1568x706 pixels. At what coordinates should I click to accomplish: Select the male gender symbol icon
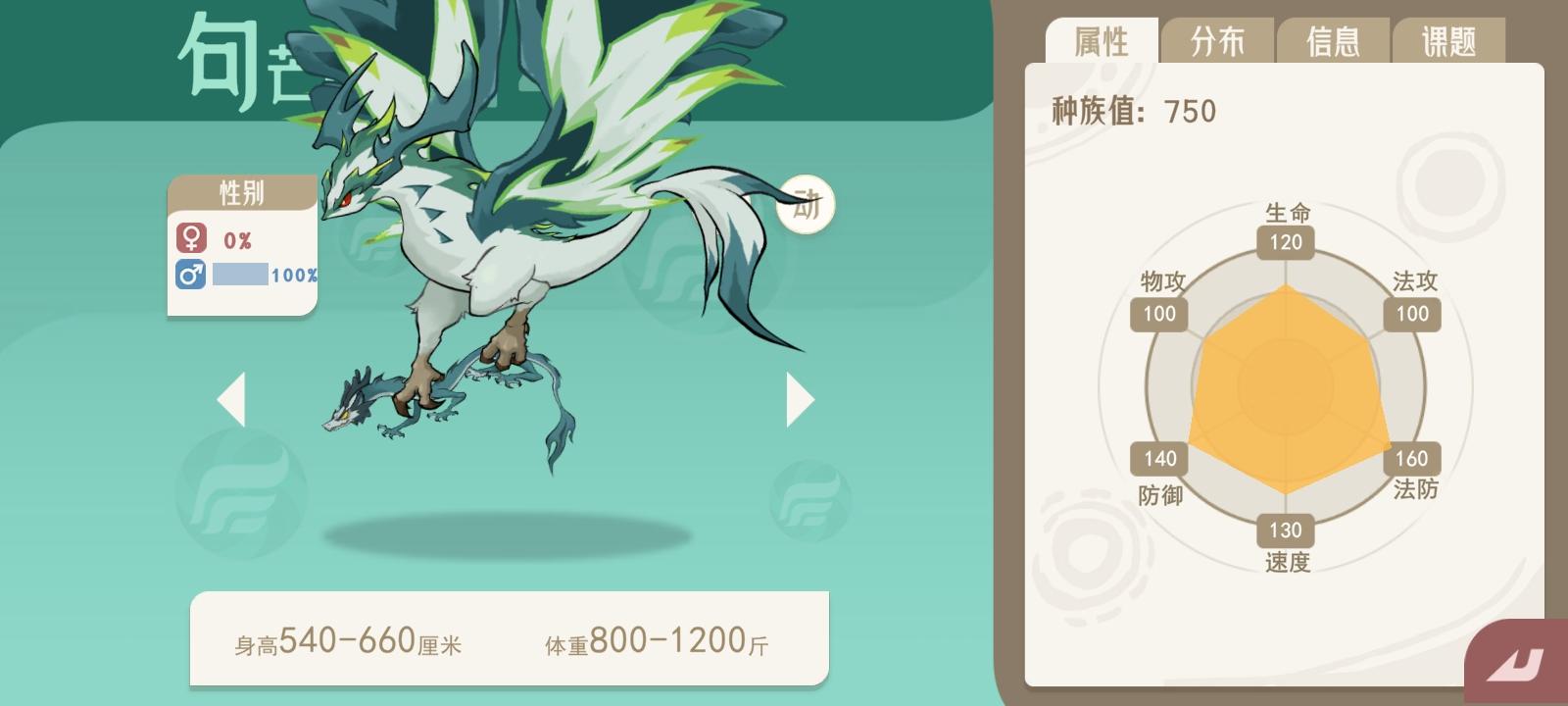click(x=191, y=276)
